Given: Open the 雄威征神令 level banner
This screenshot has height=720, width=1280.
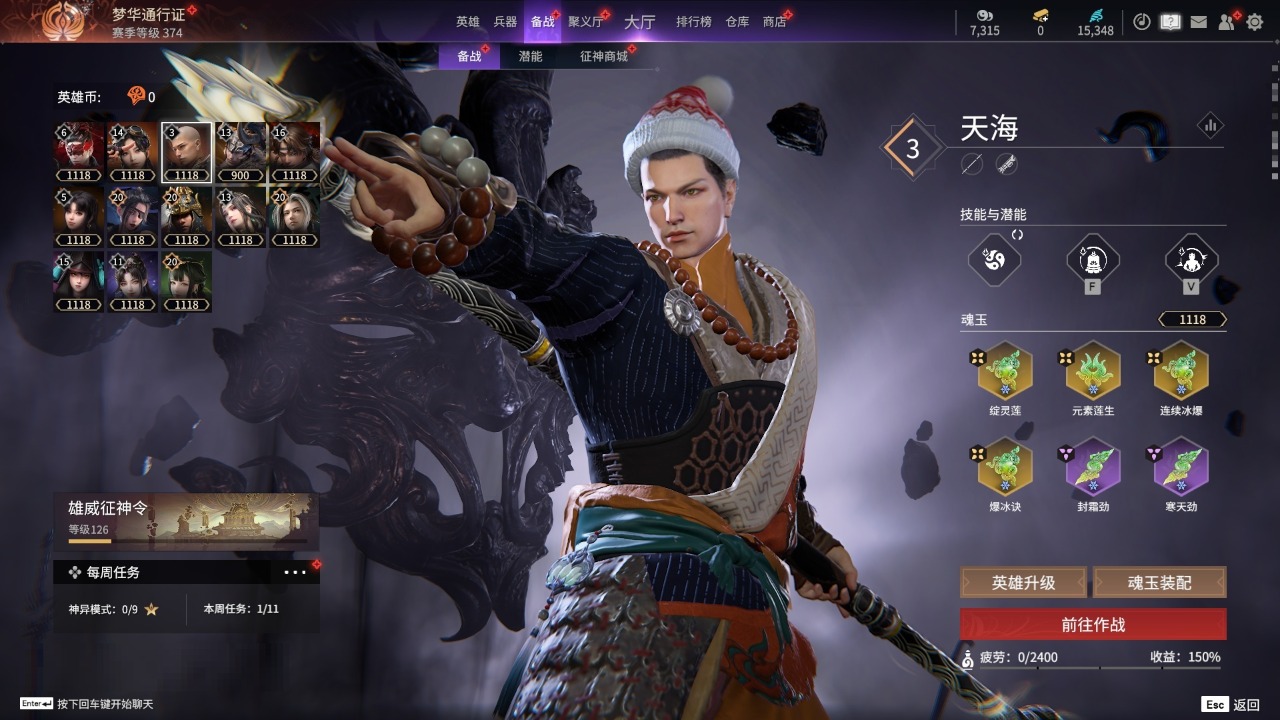Looking at the screenshot, I should pos(186,521).
